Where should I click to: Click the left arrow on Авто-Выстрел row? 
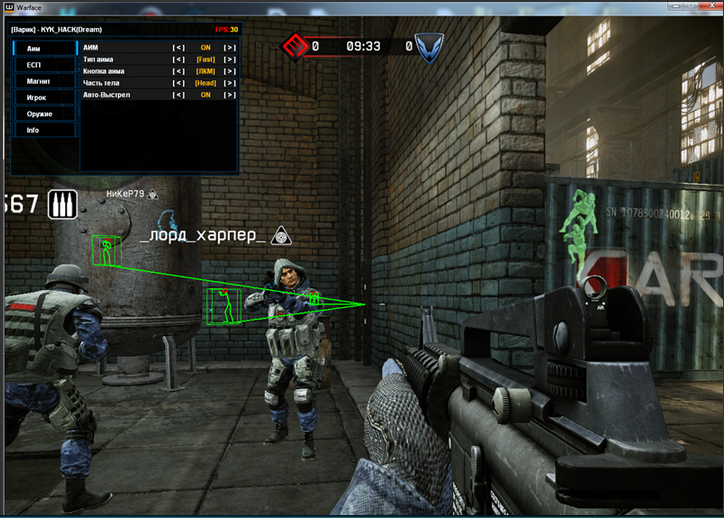(179, 95)
